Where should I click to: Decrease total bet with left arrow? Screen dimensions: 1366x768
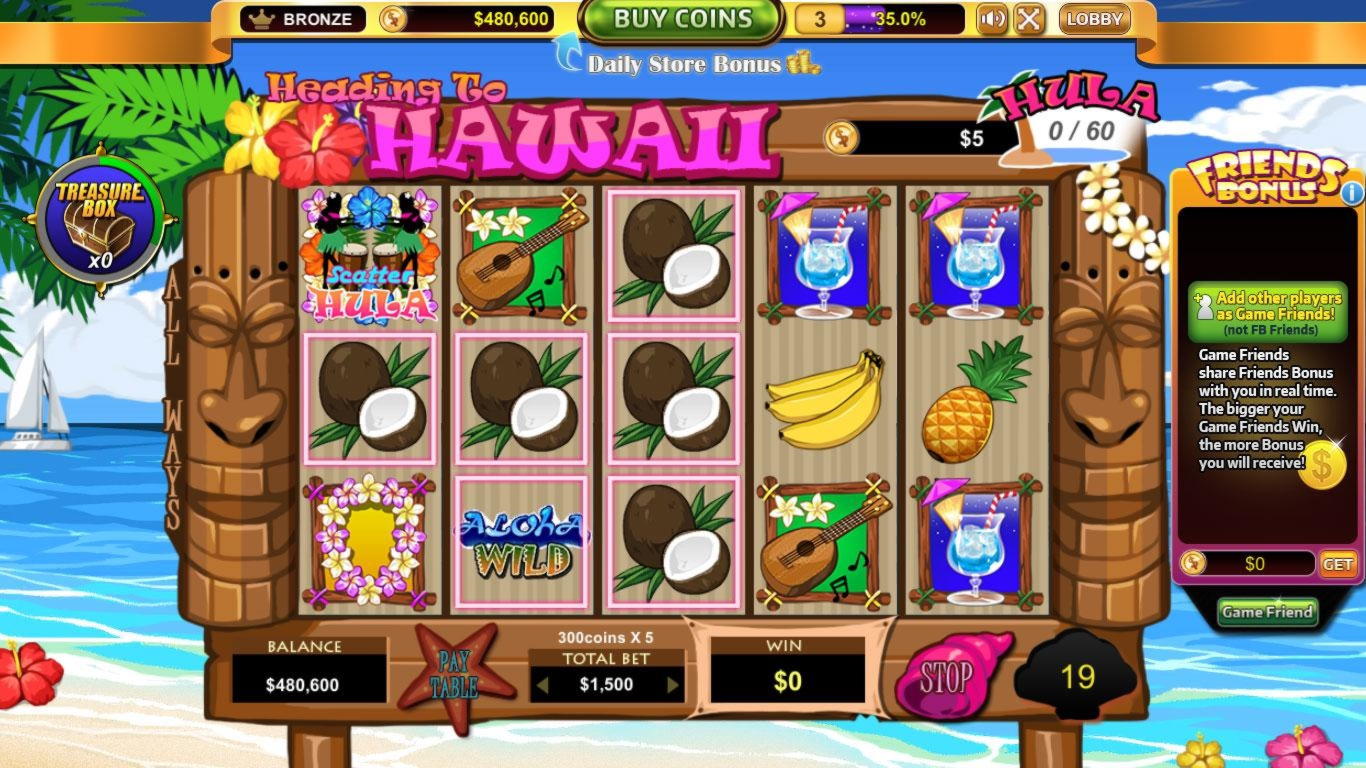coord(542,685)
